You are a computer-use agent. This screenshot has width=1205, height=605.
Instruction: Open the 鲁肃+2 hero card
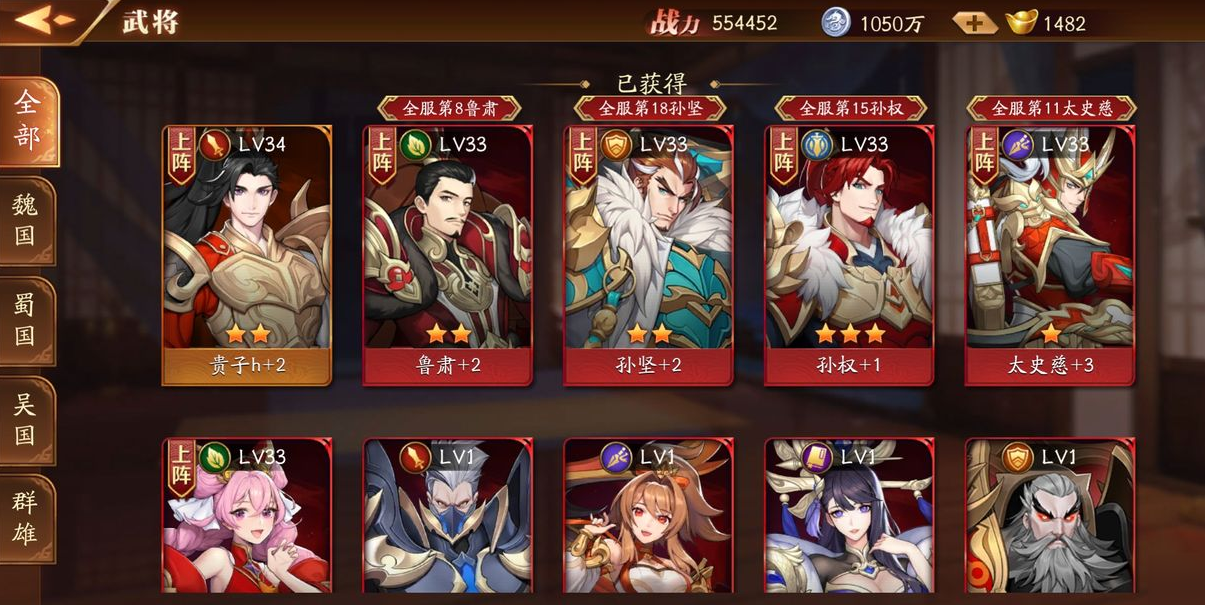pos(448,255)
